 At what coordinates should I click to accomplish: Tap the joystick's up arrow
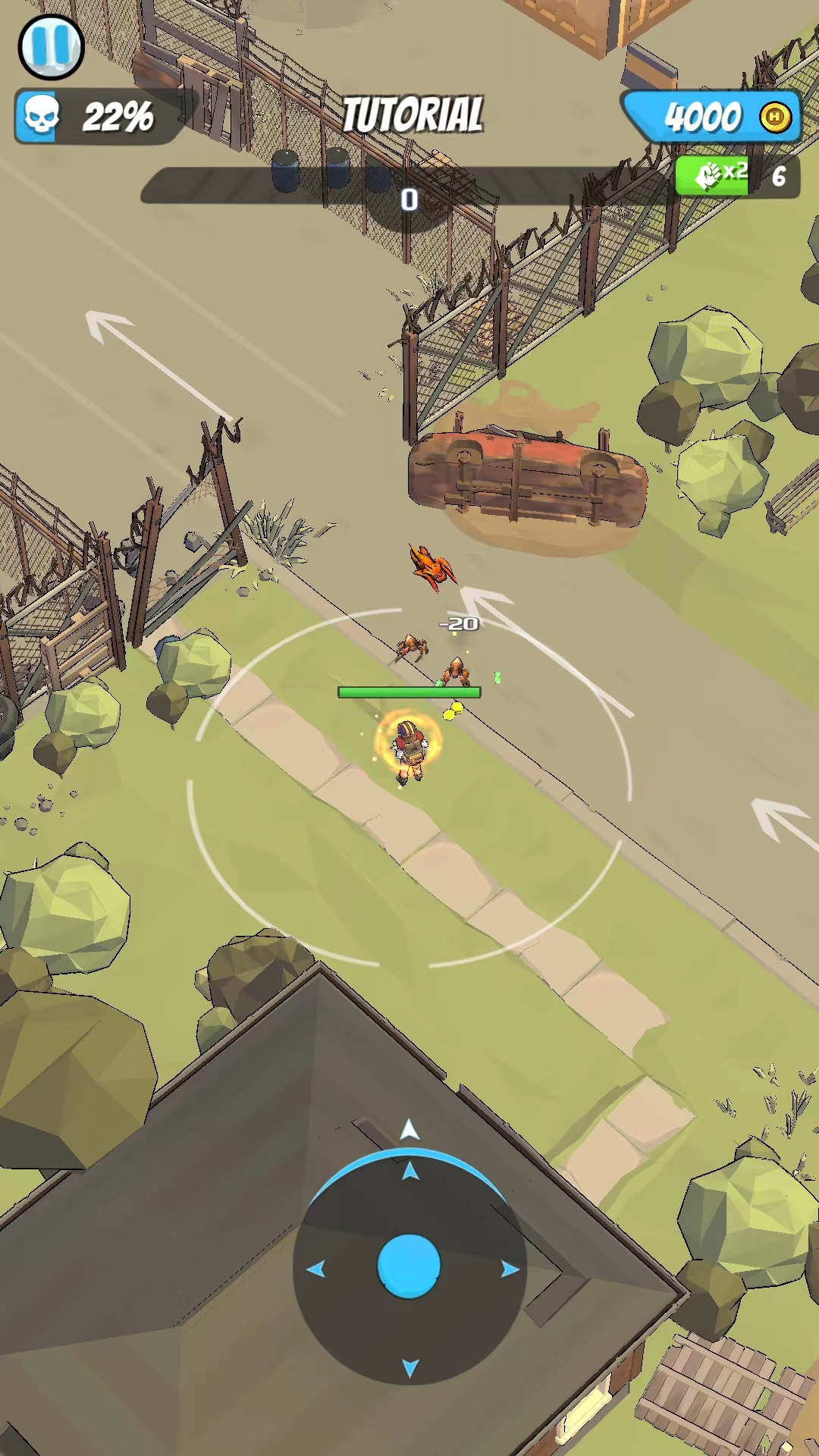410,1172
